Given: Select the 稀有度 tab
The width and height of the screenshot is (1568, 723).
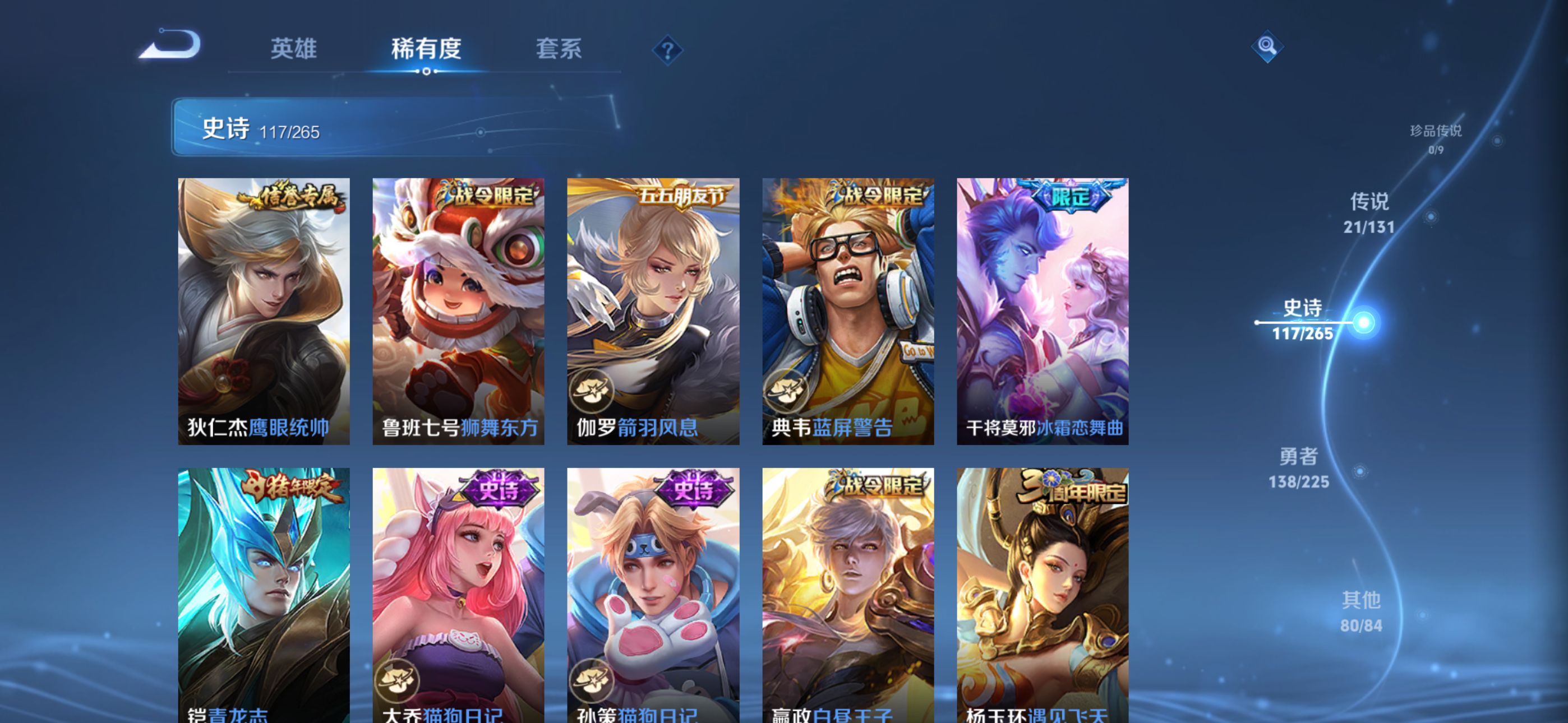Looking at the screenshot, I should pos(426,49).
